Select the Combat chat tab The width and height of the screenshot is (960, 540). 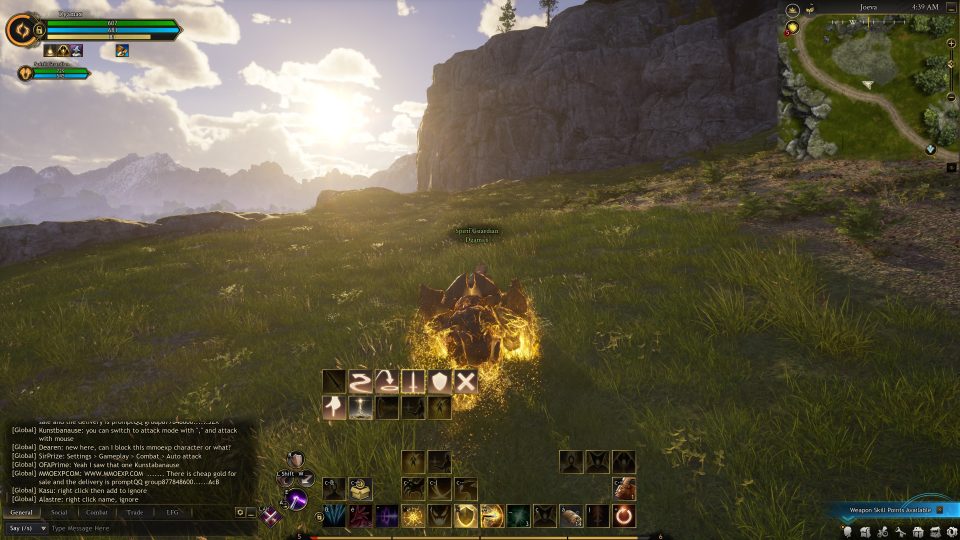[97, 512]
